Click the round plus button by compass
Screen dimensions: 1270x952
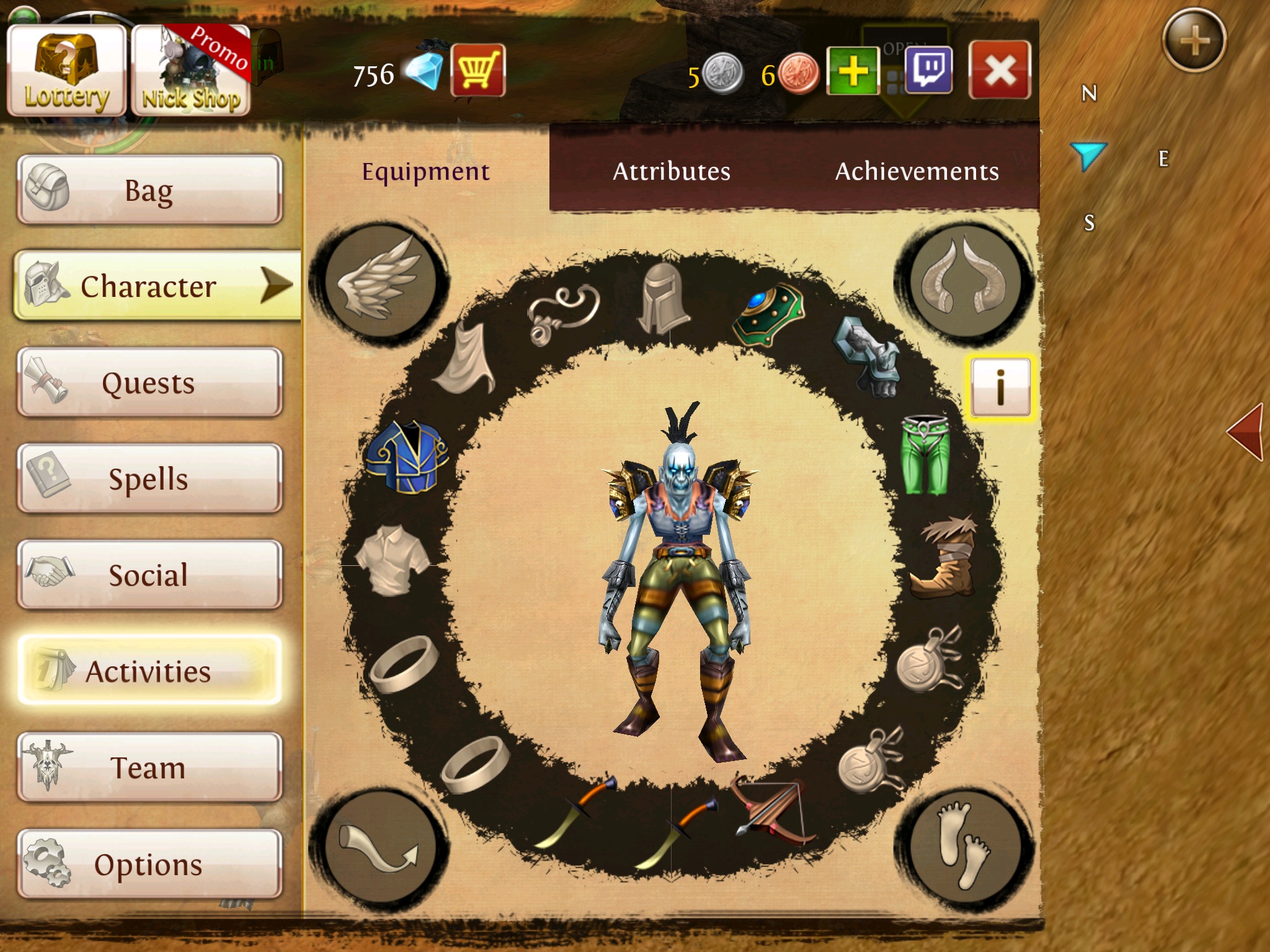1194,41
